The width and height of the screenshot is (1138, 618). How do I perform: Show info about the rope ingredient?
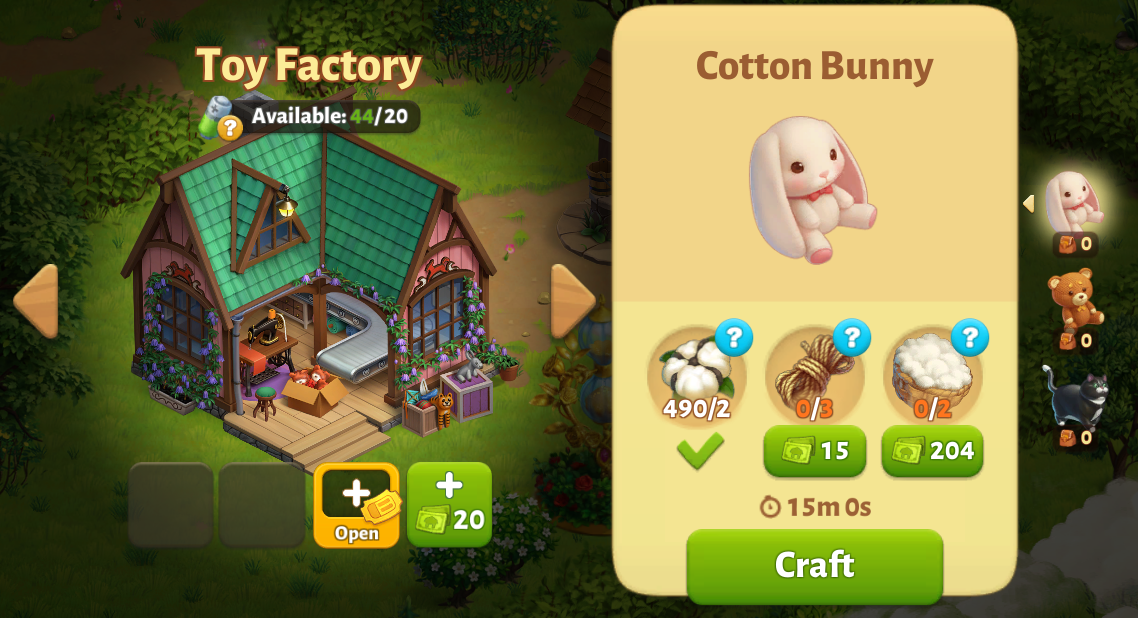coord(851,338)
